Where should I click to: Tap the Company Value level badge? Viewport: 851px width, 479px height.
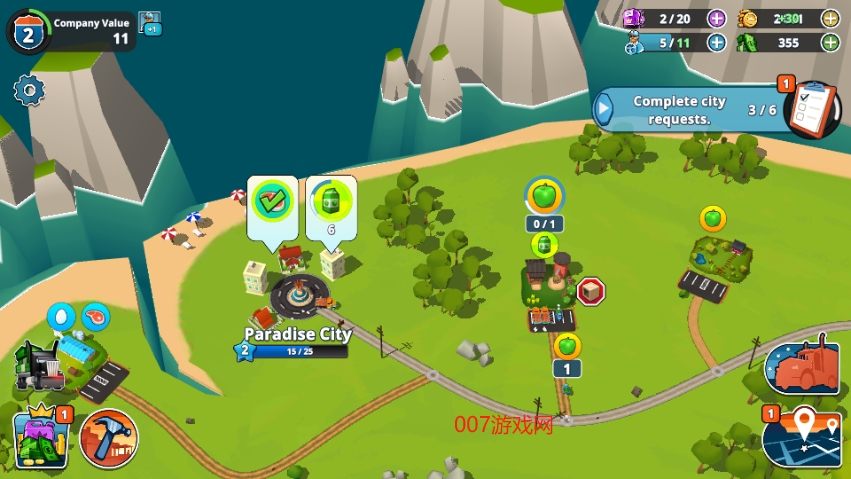pyautogui.click(x=27, y=33)
